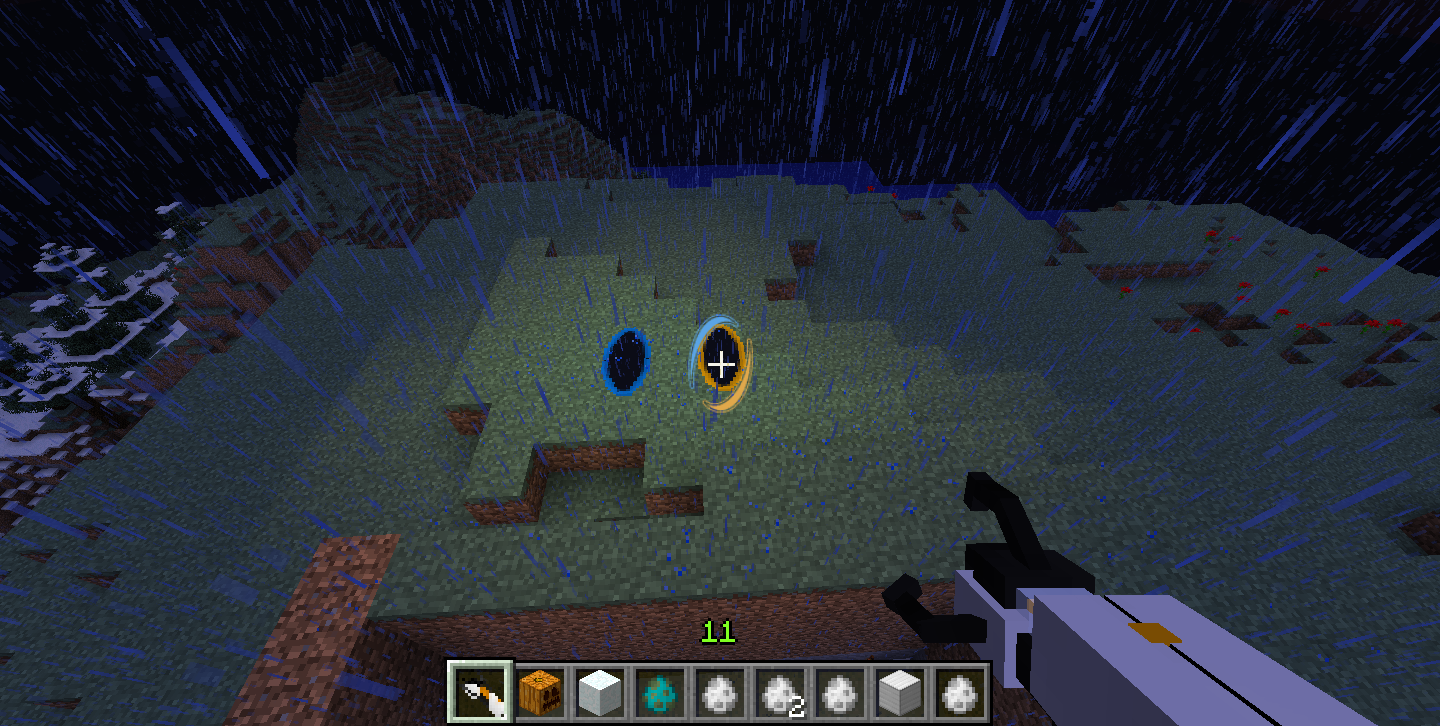The image size is (1440, 726).
Task: Click the blue portal on the grass
Action: click(x=625, y=362)
